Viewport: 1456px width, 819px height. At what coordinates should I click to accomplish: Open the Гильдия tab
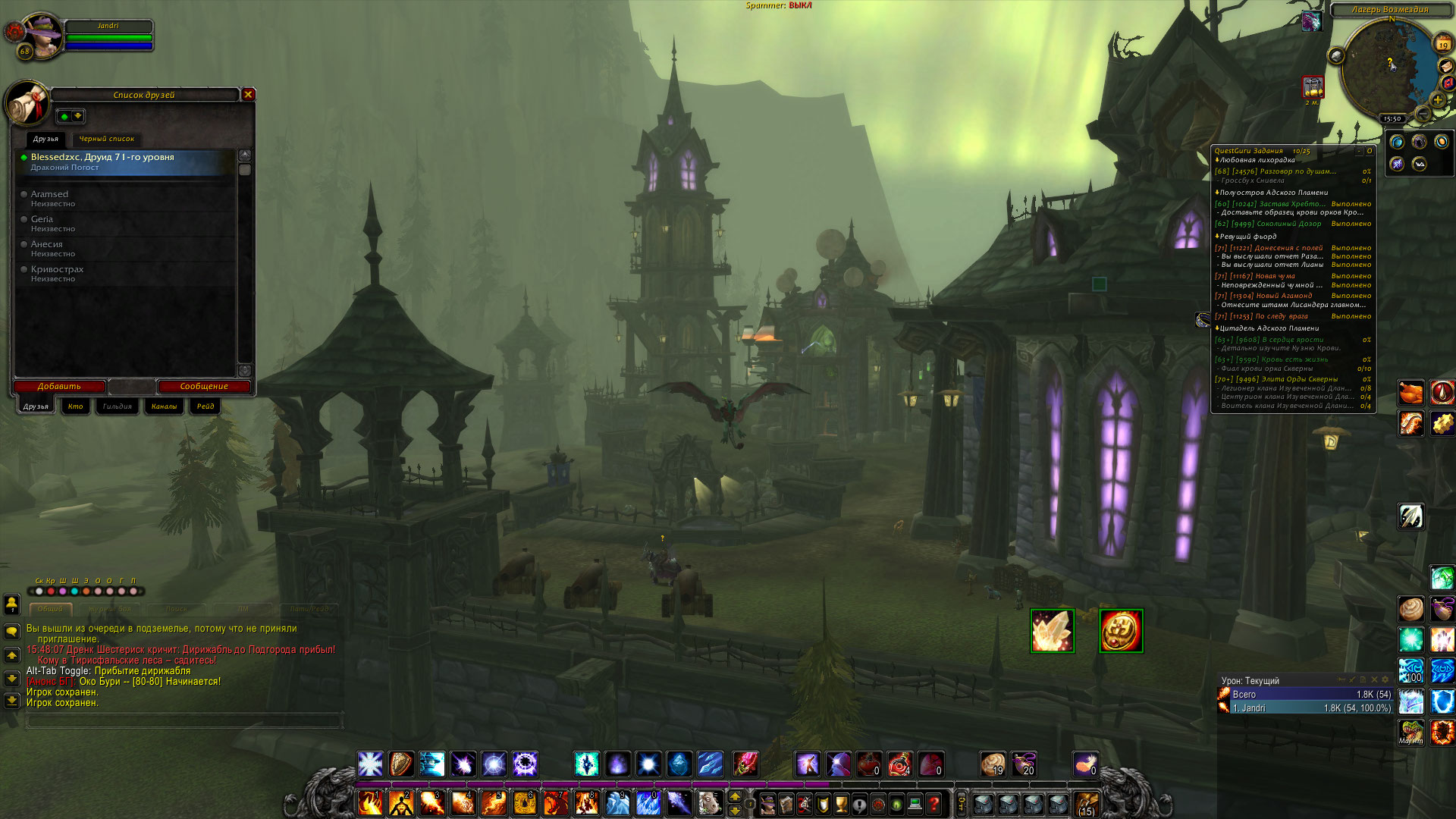pos(117,406)
